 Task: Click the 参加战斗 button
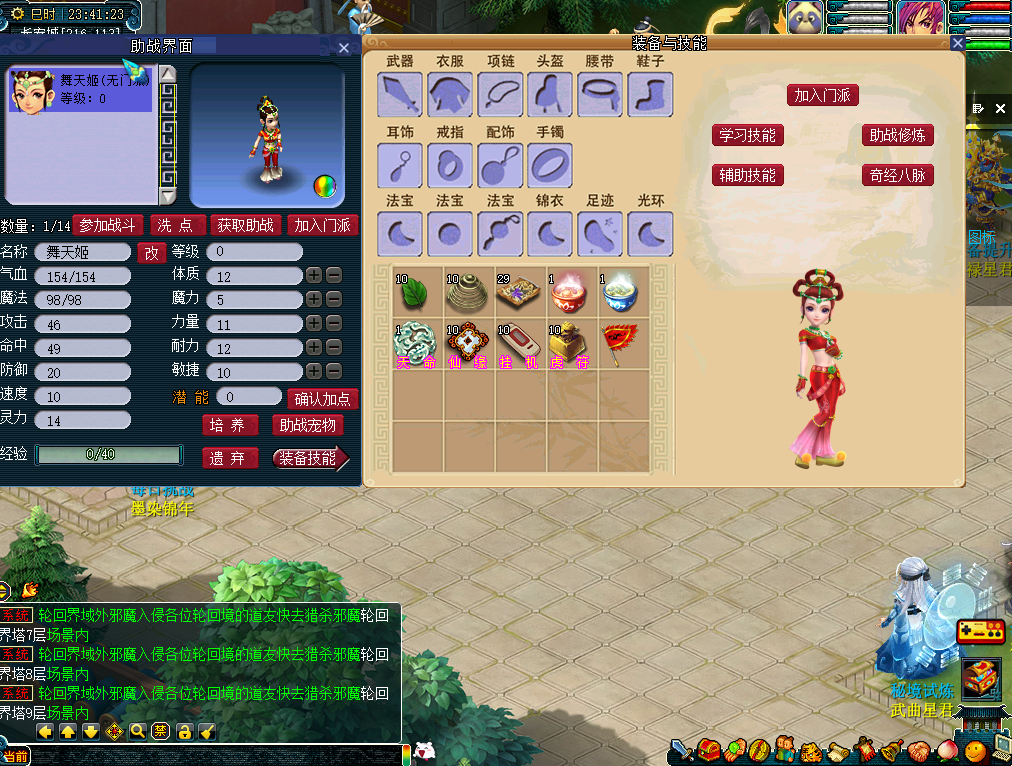point(108,225)
